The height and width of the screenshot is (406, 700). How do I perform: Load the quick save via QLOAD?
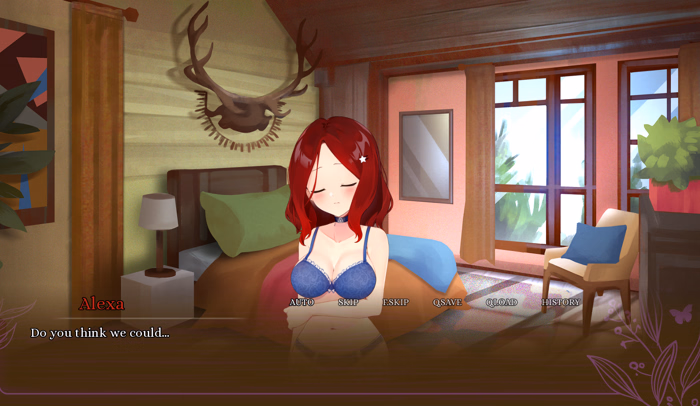[502, 302]
